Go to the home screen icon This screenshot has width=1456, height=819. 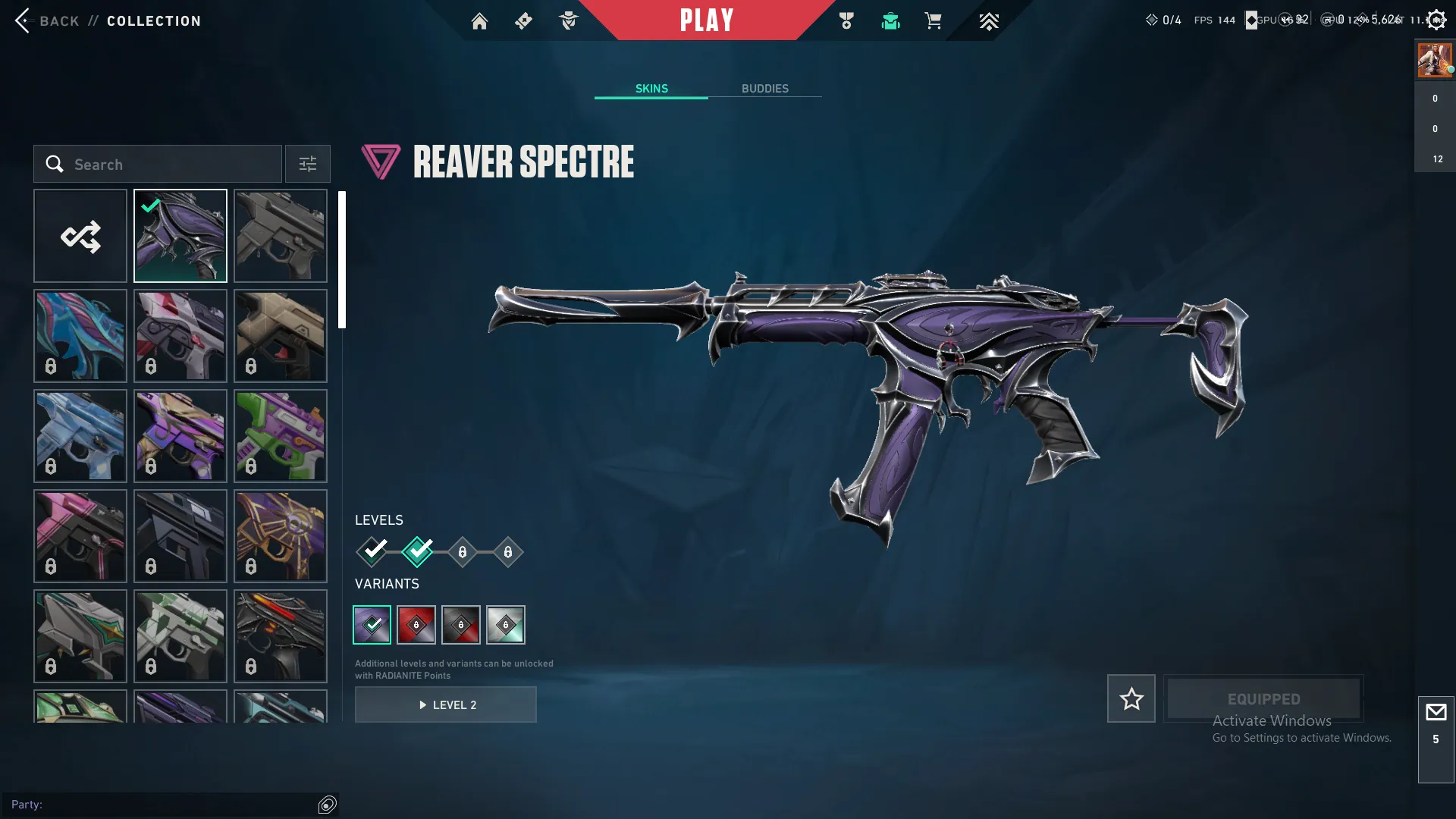479,20
